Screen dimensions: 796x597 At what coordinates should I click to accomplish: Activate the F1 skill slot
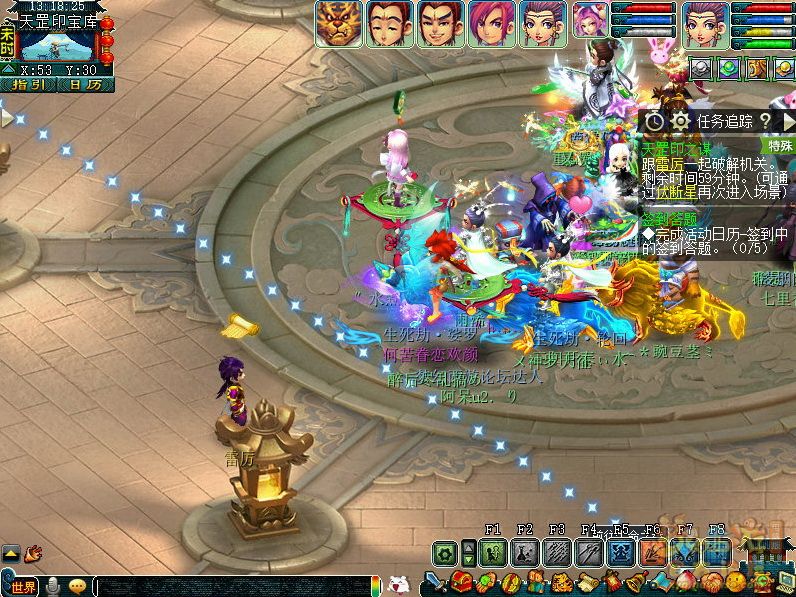point(493,552)
